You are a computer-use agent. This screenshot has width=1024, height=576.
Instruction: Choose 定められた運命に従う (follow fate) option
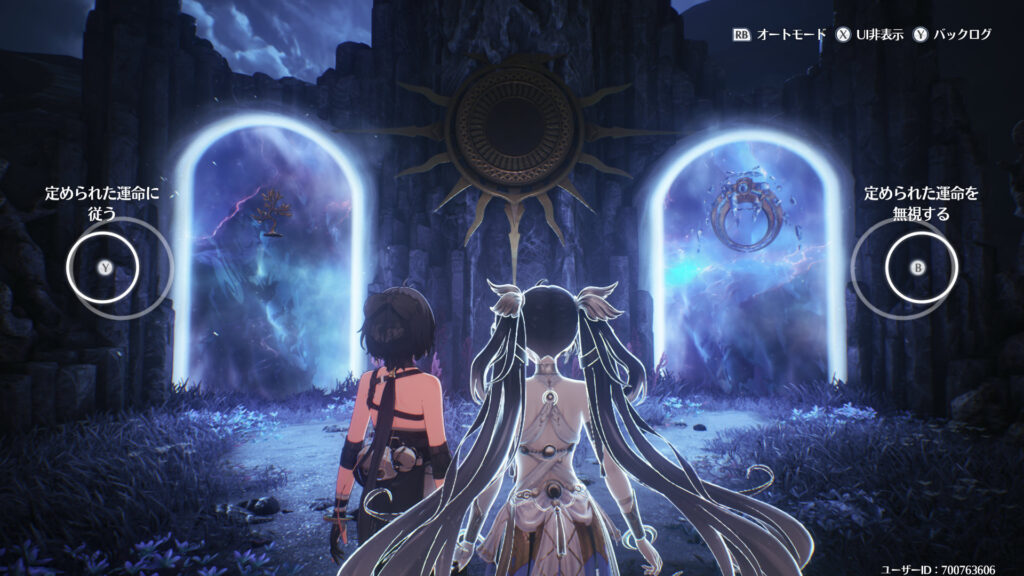coord(104,267)
